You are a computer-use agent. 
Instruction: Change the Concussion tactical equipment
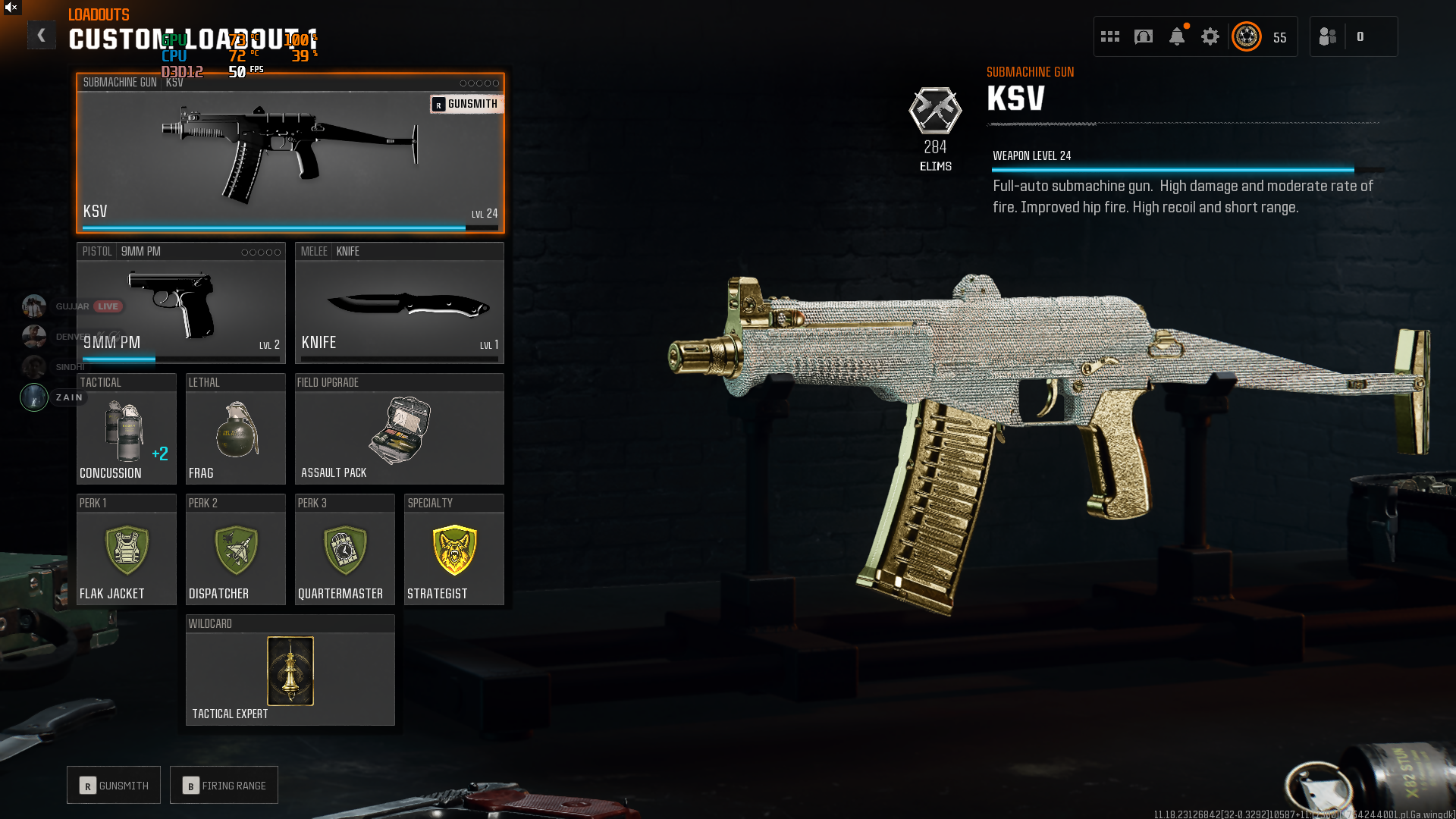[126, 429]
